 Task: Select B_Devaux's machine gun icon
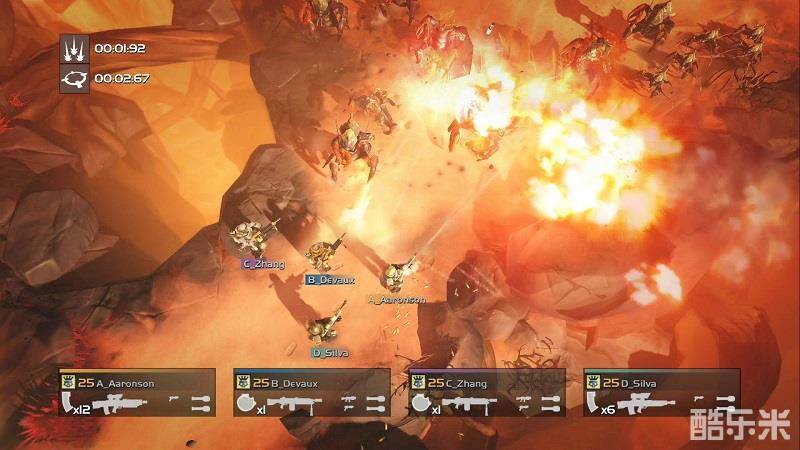pyautogui.click(x=295, y=403)
